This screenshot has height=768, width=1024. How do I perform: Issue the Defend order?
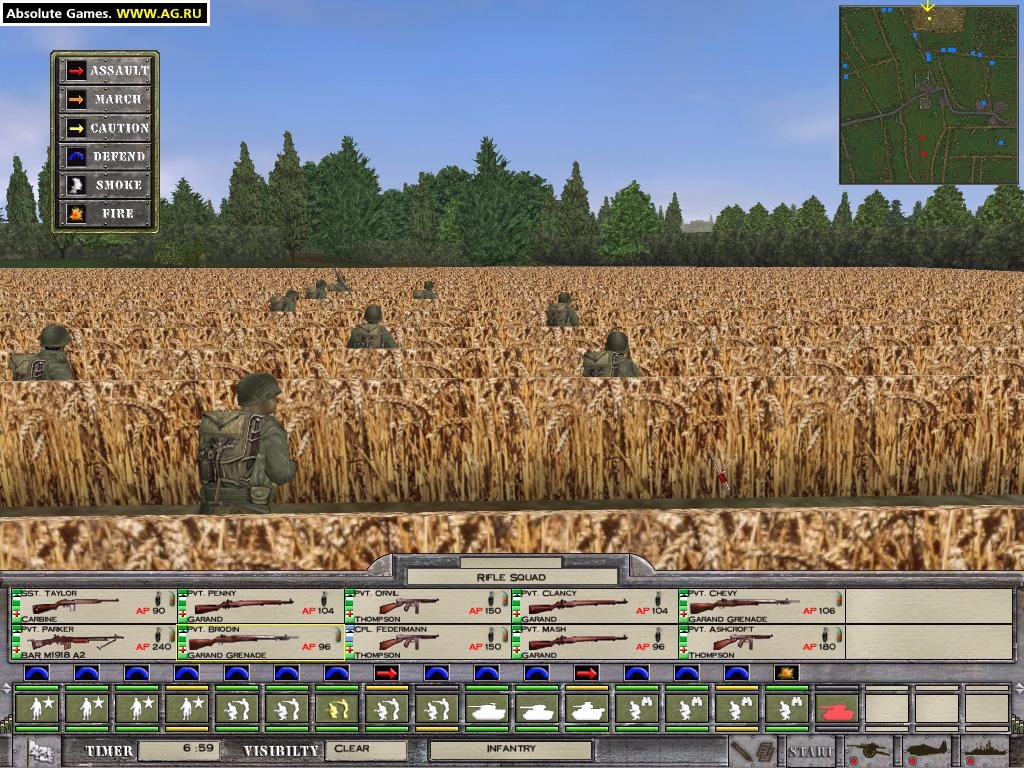(106, 156)
